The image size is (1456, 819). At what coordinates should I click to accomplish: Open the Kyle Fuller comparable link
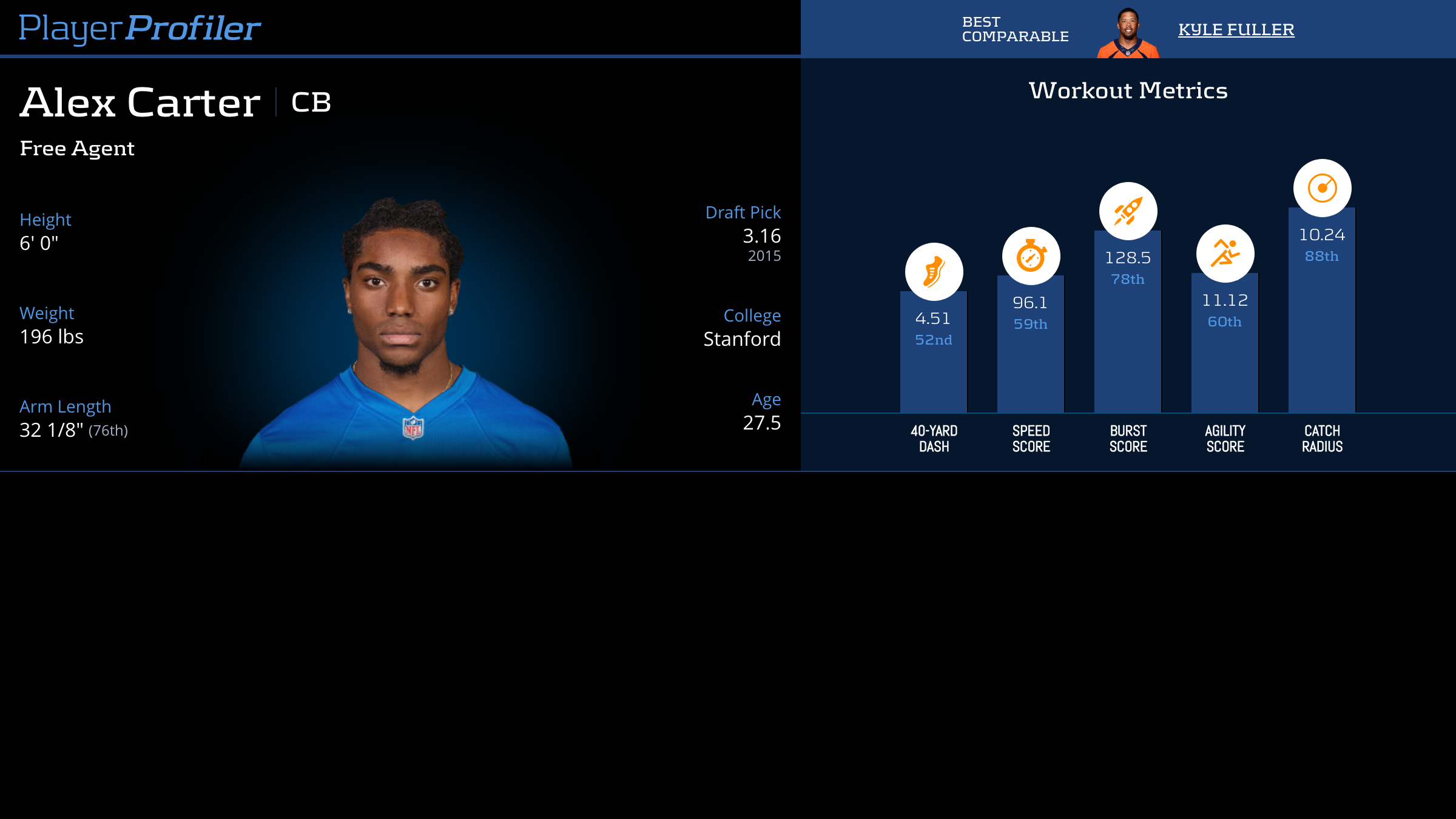click(x=1236, y=29)
